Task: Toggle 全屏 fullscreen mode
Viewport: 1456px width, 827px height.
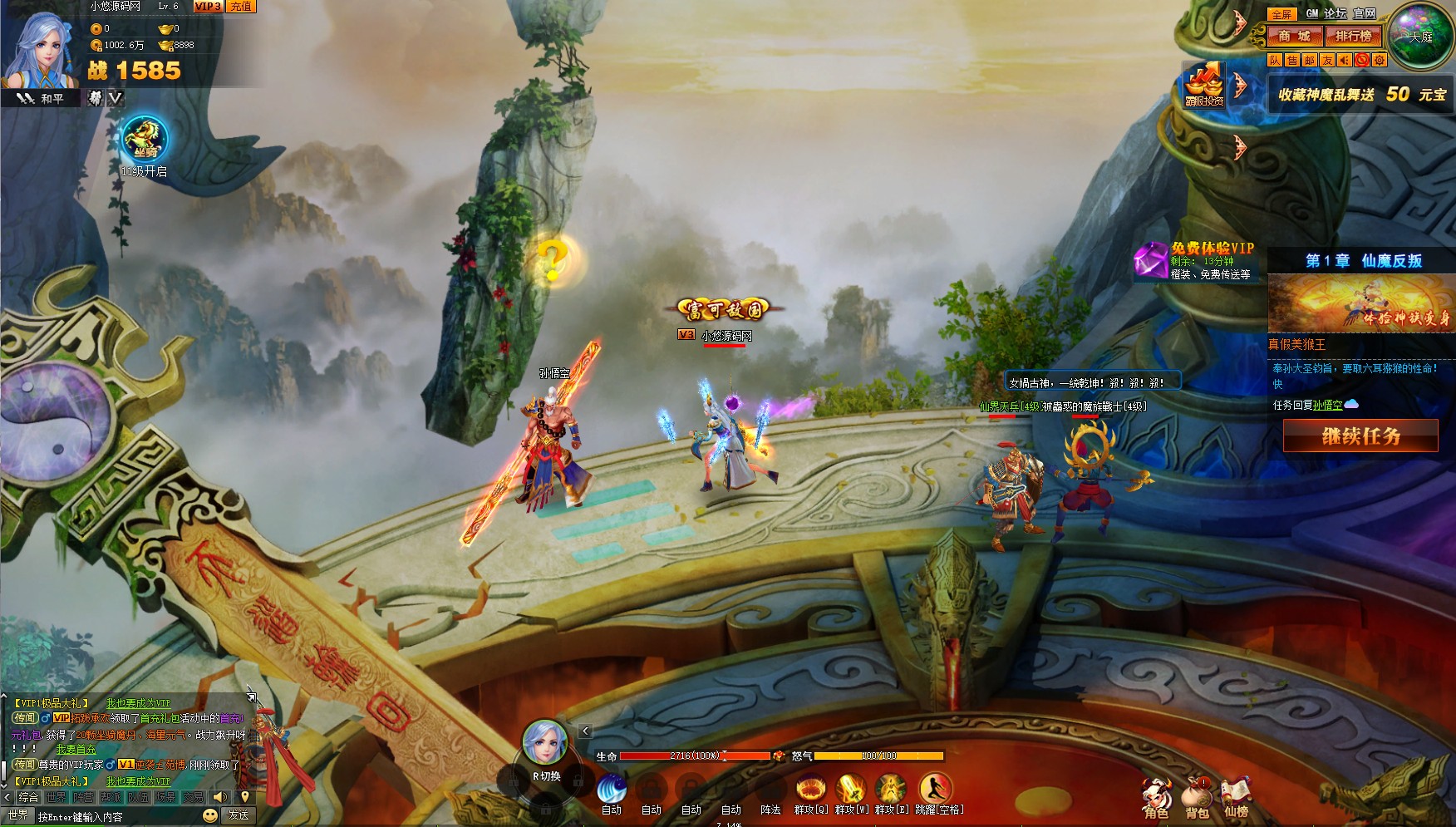Action: pos(1281,14)
